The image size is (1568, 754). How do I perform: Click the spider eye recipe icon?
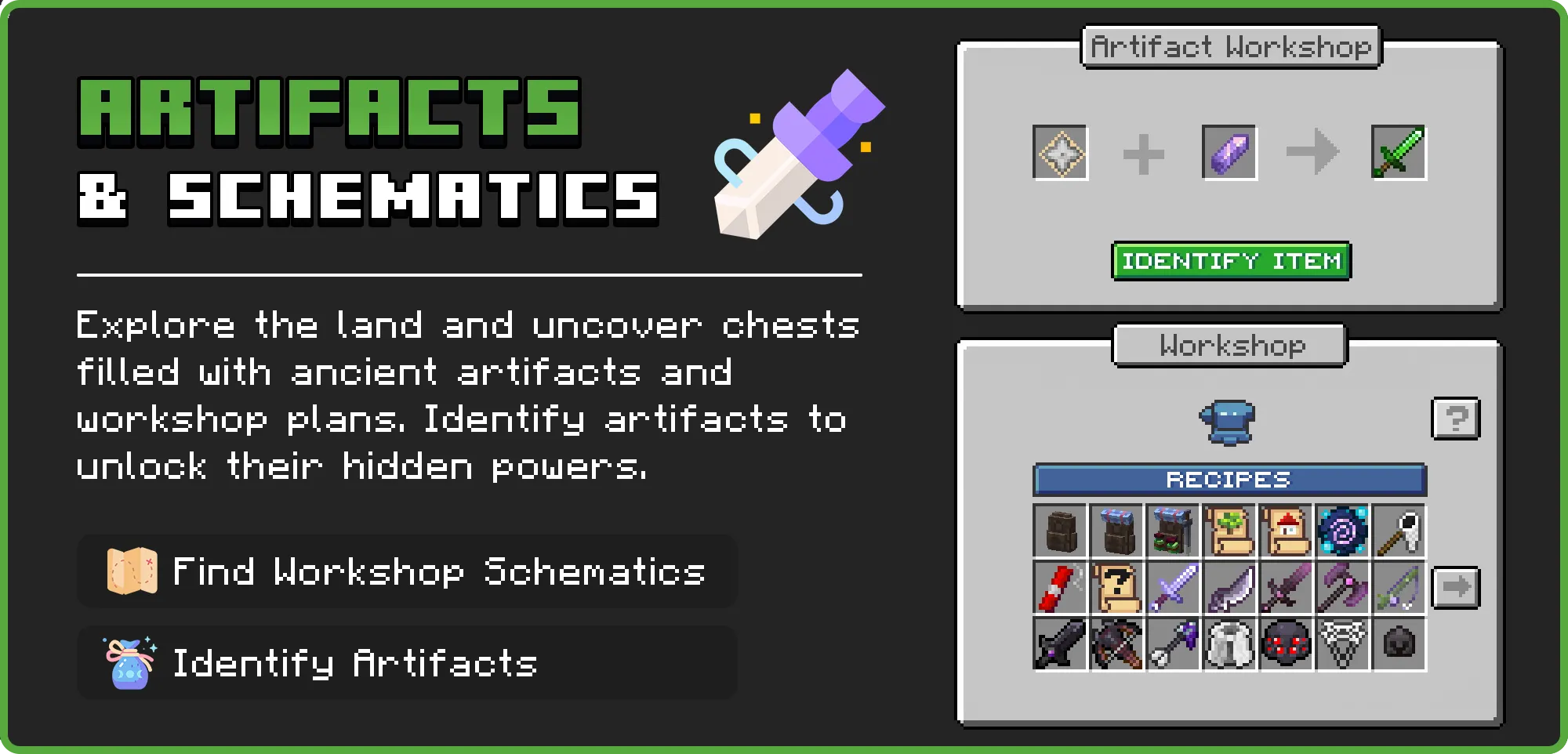1287,643
